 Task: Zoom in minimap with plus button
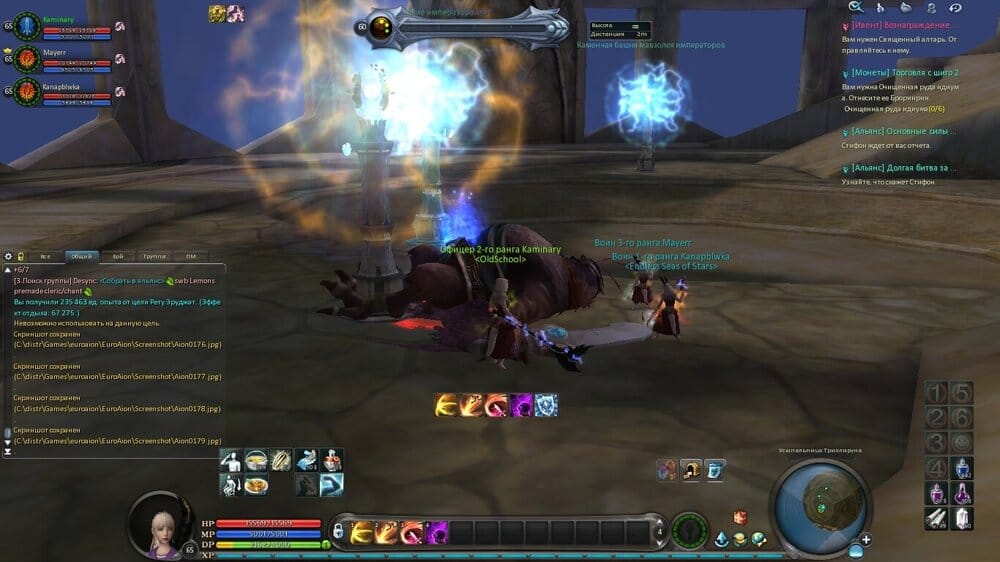pos(866,540)
